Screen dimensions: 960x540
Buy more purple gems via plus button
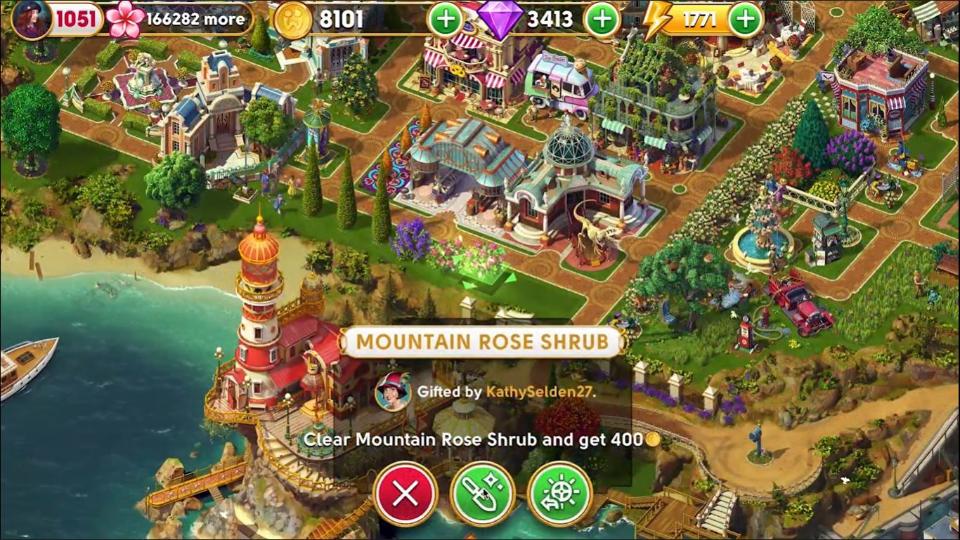click(x=601, y=18)
